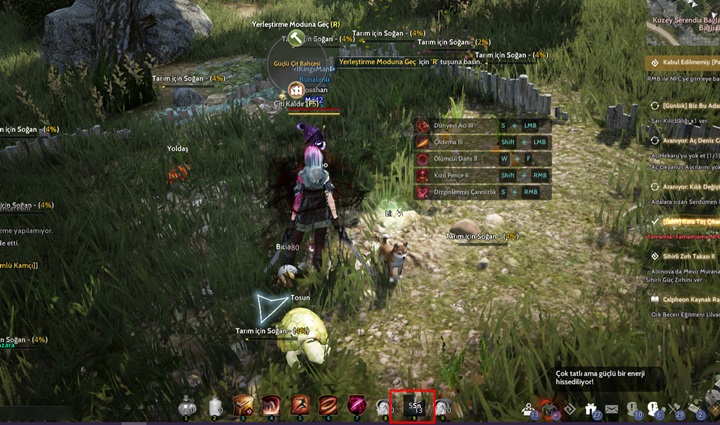Select the Aranıyor: Kök Değişt quest
720x425 pixels.
(686, 187)
